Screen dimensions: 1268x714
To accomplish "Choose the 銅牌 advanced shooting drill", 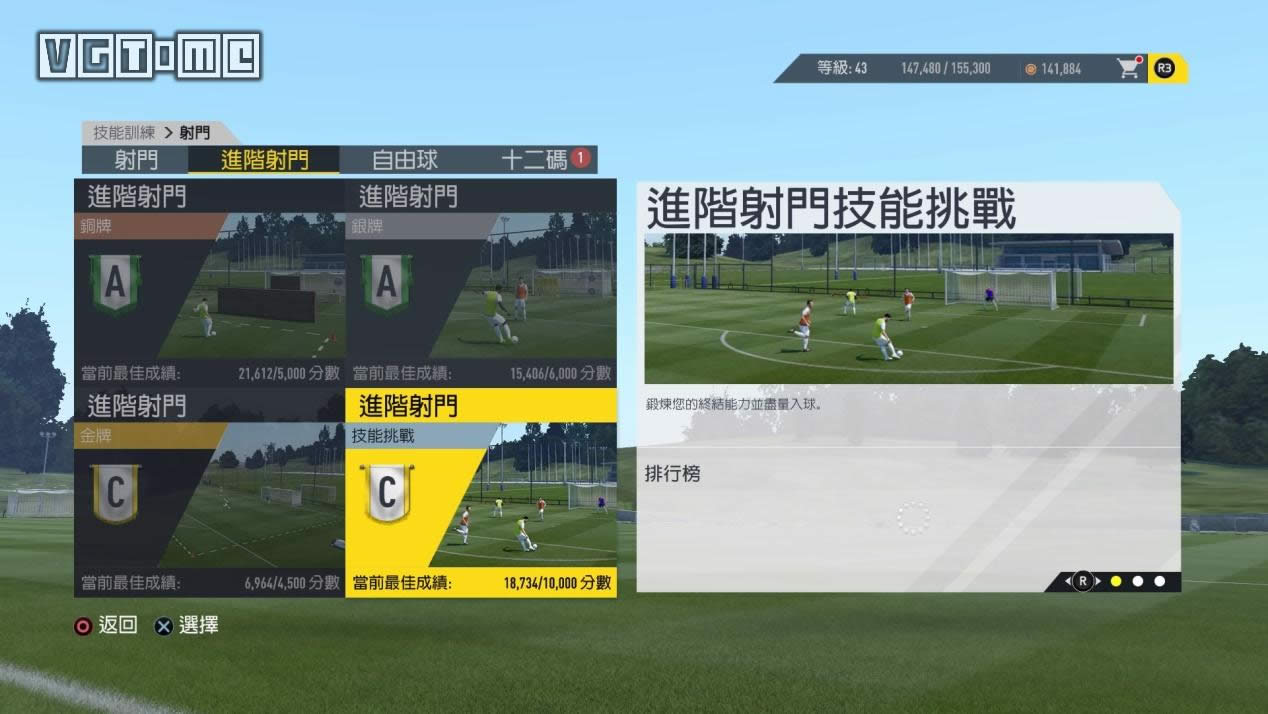I will [209, 283].
